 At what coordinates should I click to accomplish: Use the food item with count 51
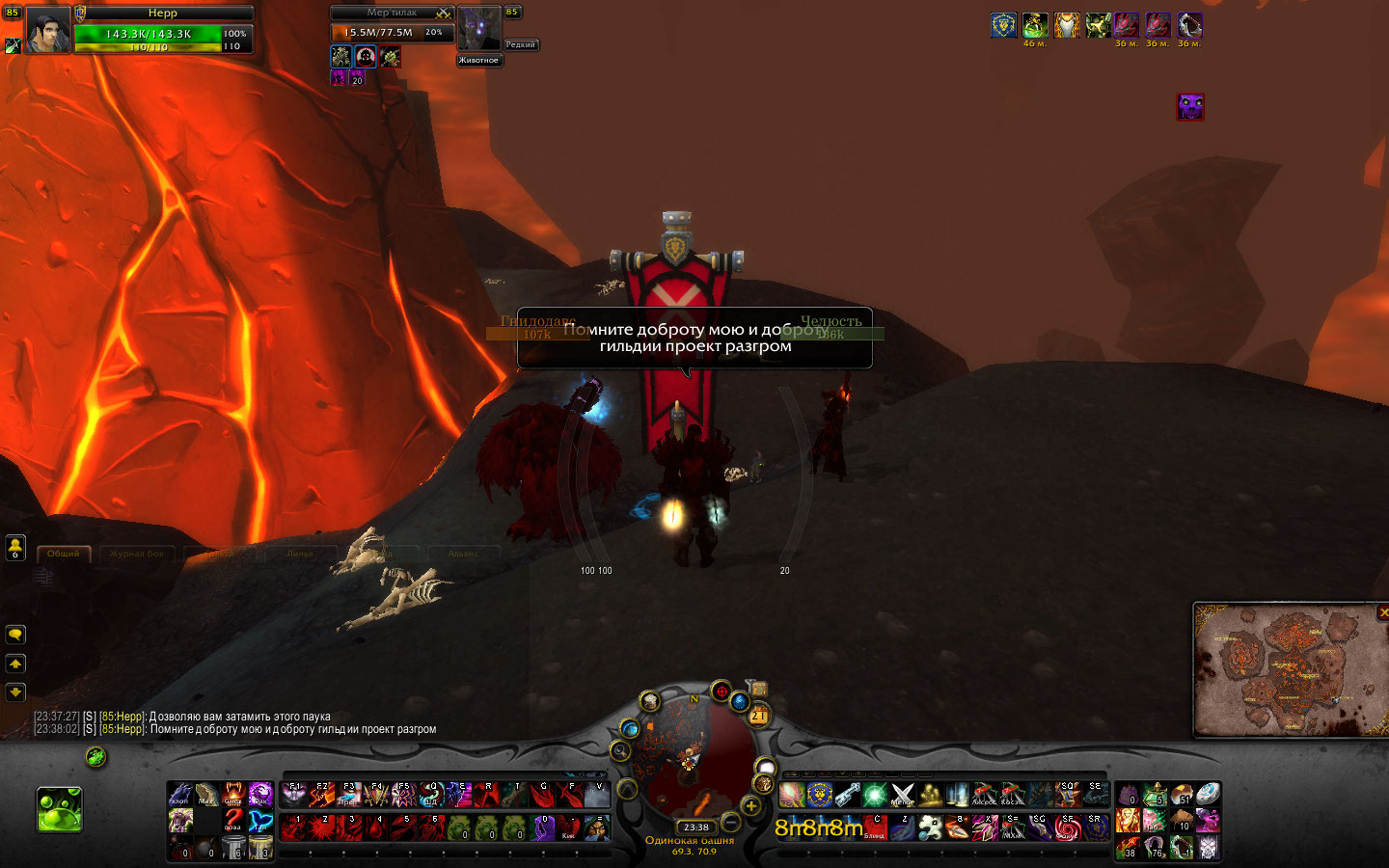point(1182,795)
